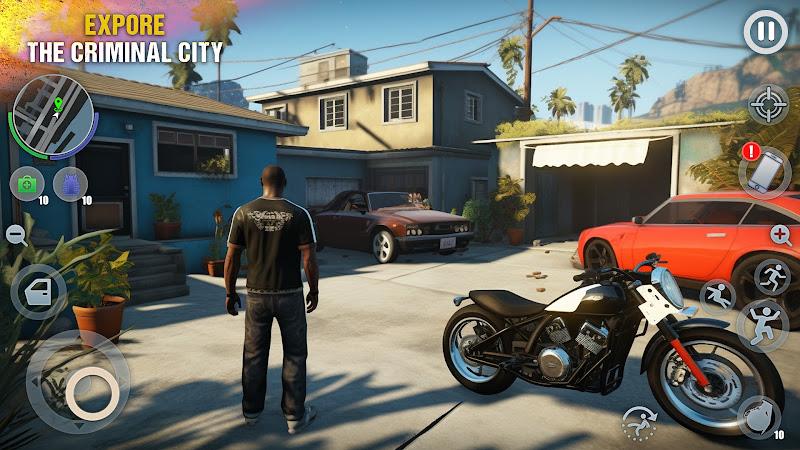This screenshot has height=450, width=800.
Task: Pause the game
Action: (x=765, y=33)
